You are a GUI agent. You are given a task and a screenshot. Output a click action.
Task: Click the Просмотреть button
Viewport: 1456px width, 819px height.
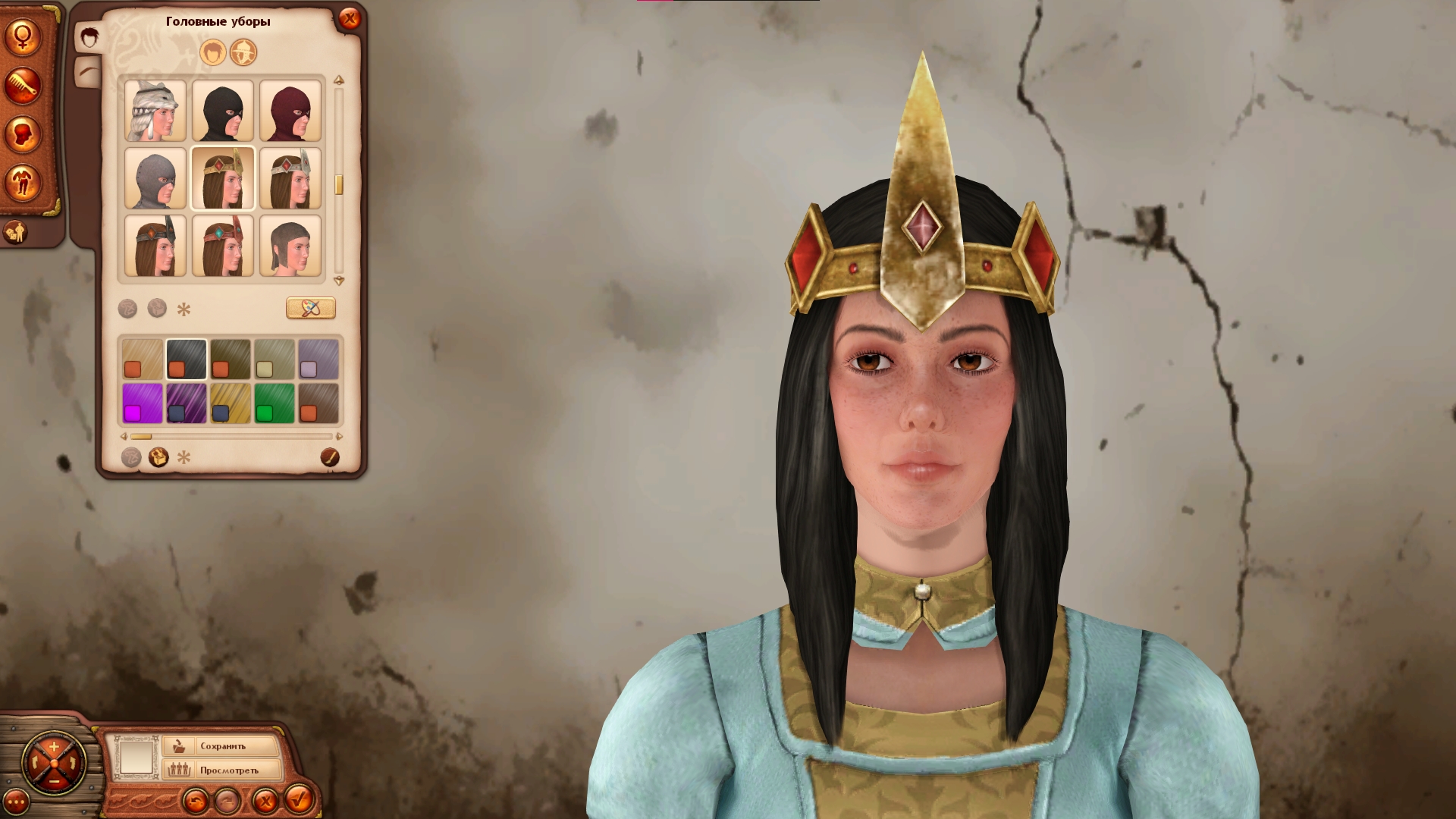tap(229, 770)
